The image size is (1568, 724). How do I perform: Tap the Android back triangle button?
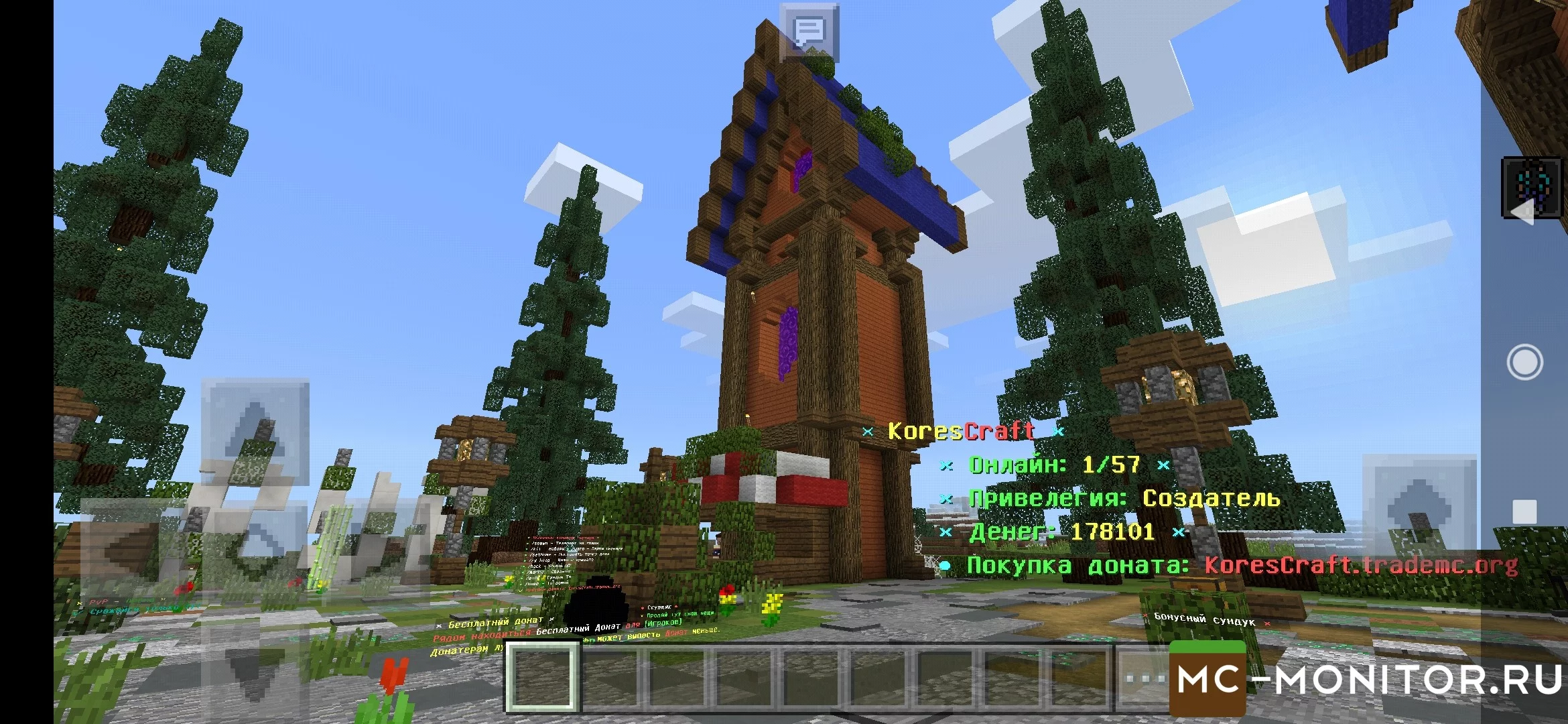coord(1524,213)
